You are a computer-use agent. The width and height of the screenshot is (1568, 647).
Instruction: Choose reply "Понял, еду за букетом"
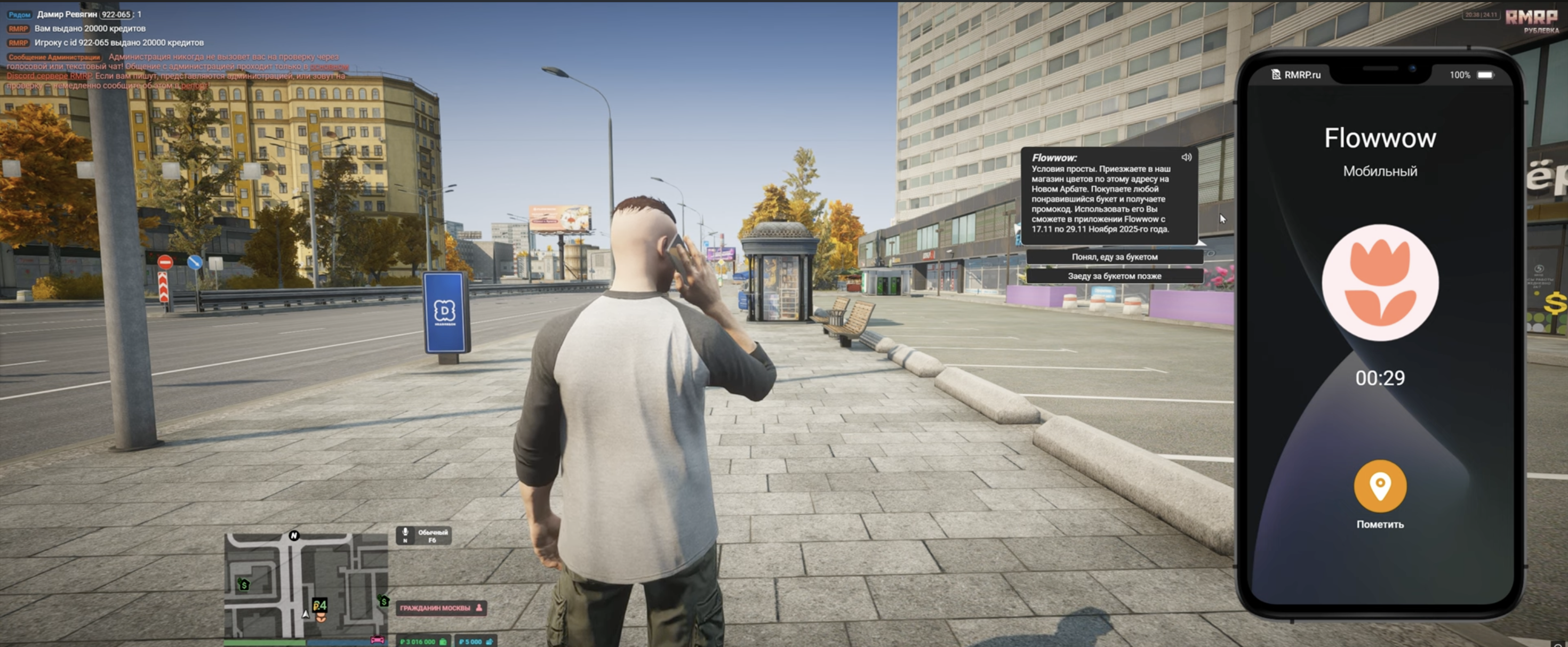pyautogui.click(x=1114, y=256)
